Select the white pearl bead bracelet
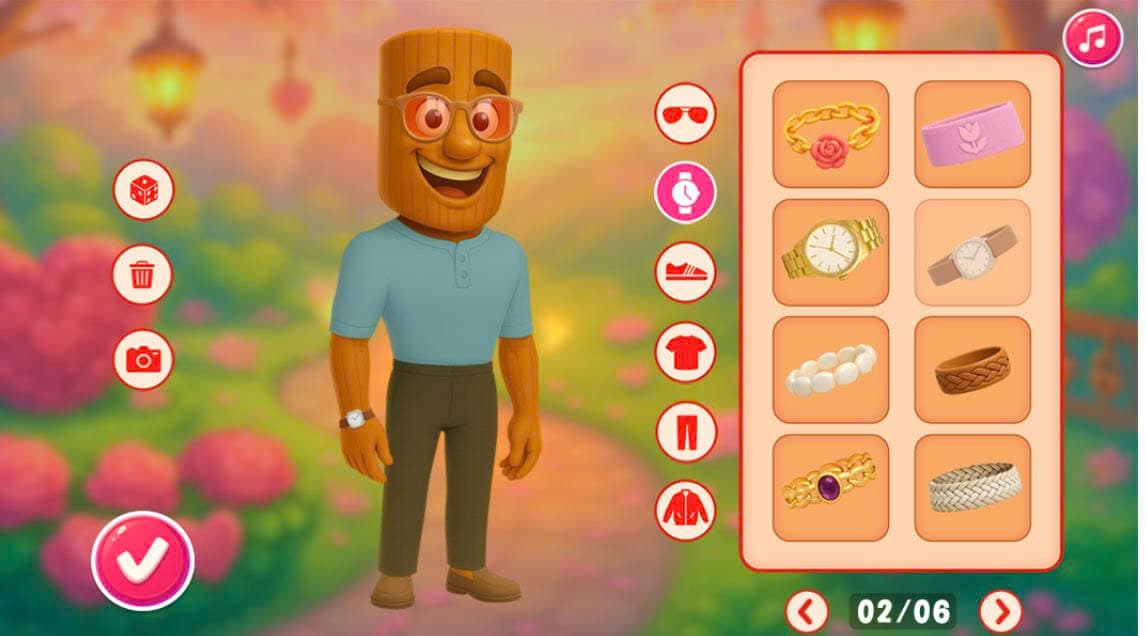The width and height of the screenshot is (1147, 636). coord(830,370)
